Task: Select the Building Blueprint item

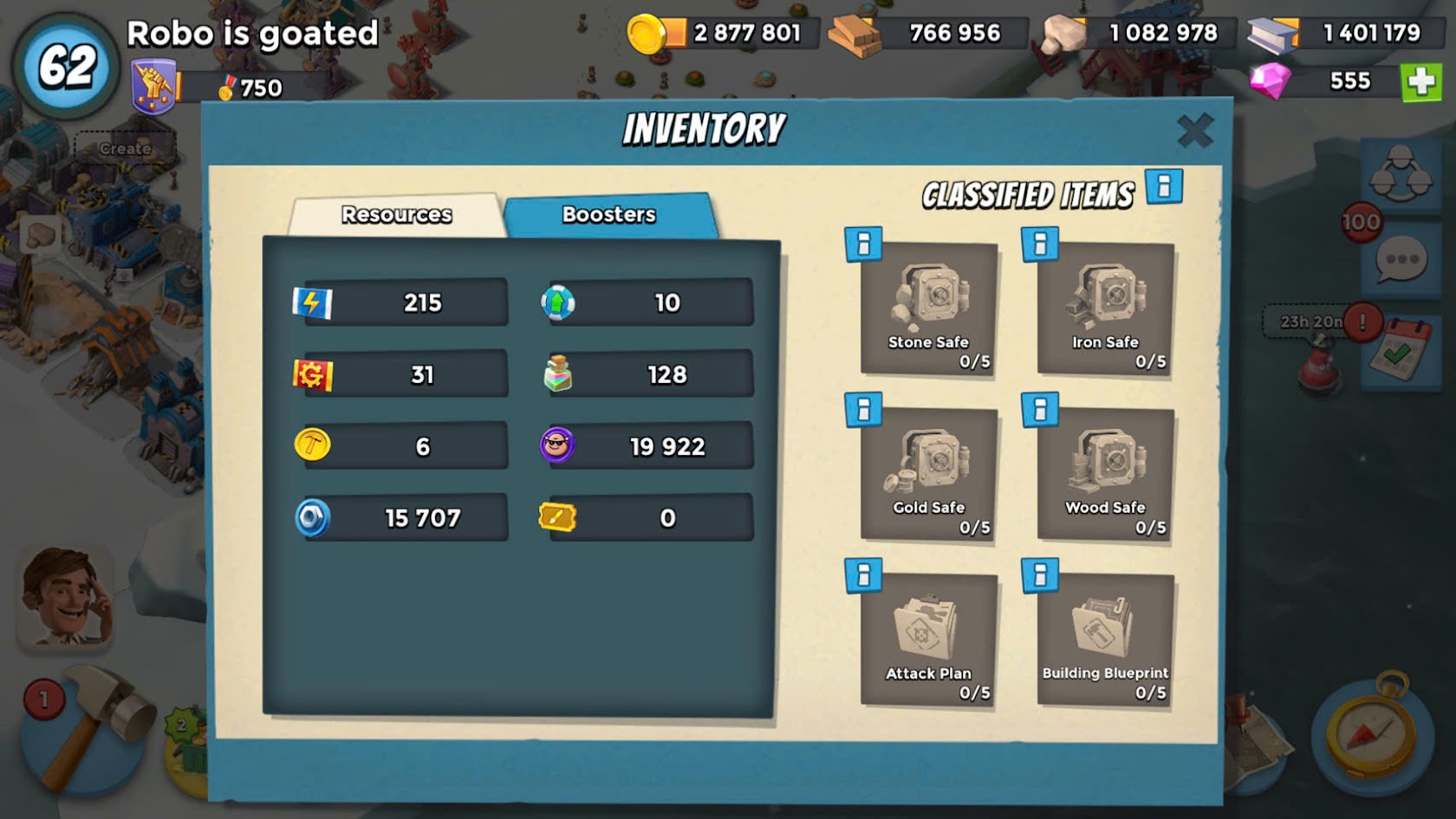Action: coord(1105,641)
